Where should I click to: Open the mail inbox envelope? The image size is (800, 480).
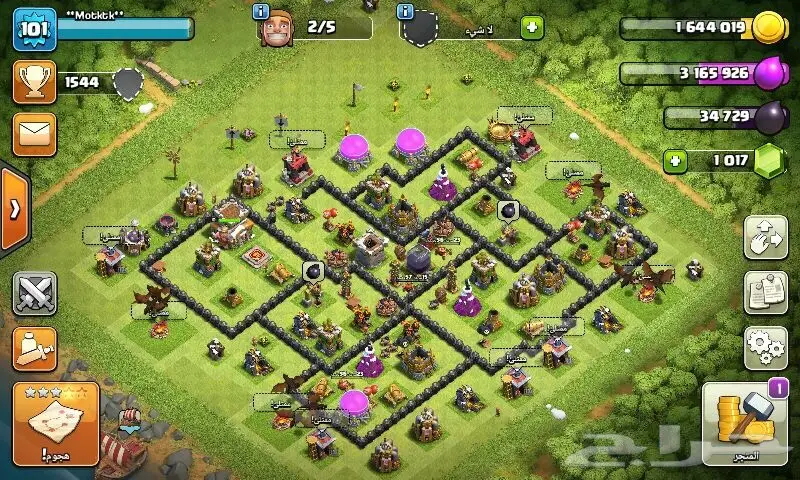34,134
